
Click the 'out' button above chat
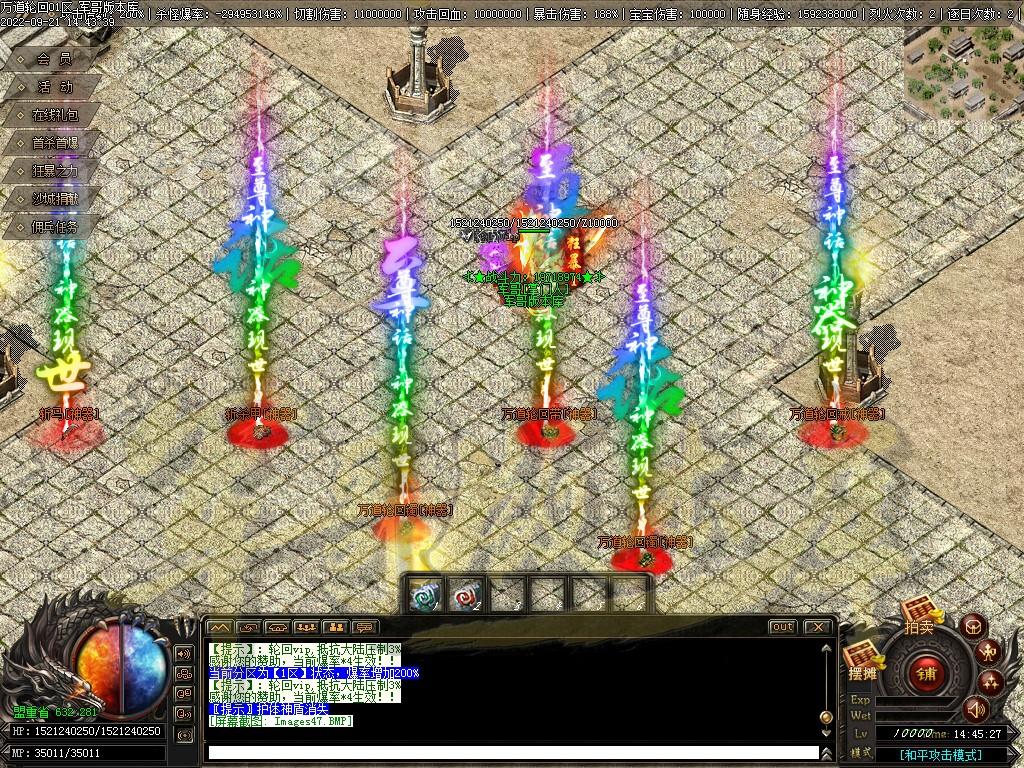[782, 627]
